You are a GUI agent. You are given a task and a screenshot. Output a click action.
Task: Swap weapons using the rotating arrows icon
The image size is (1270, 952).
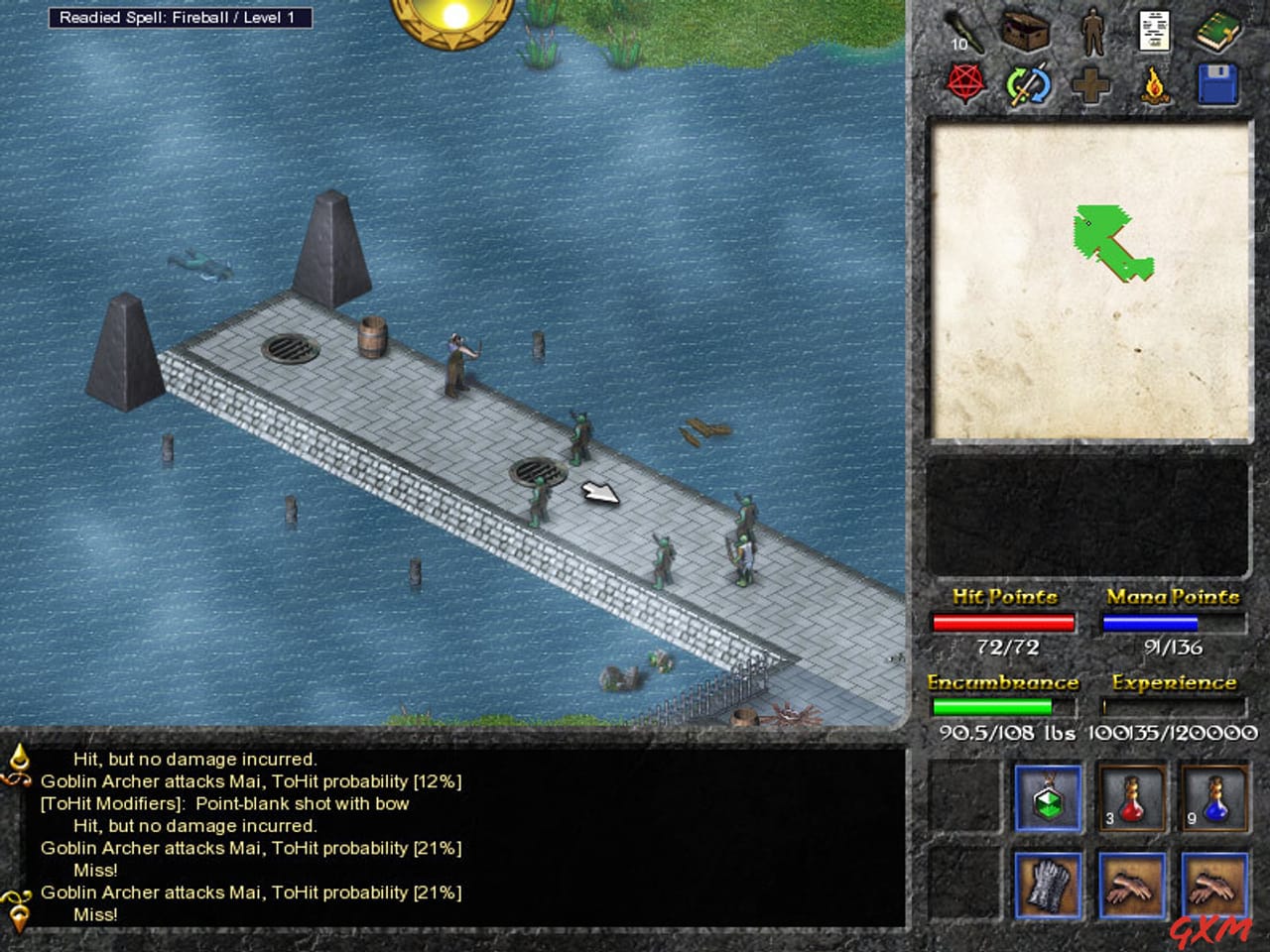click(x=1029, y=84)
